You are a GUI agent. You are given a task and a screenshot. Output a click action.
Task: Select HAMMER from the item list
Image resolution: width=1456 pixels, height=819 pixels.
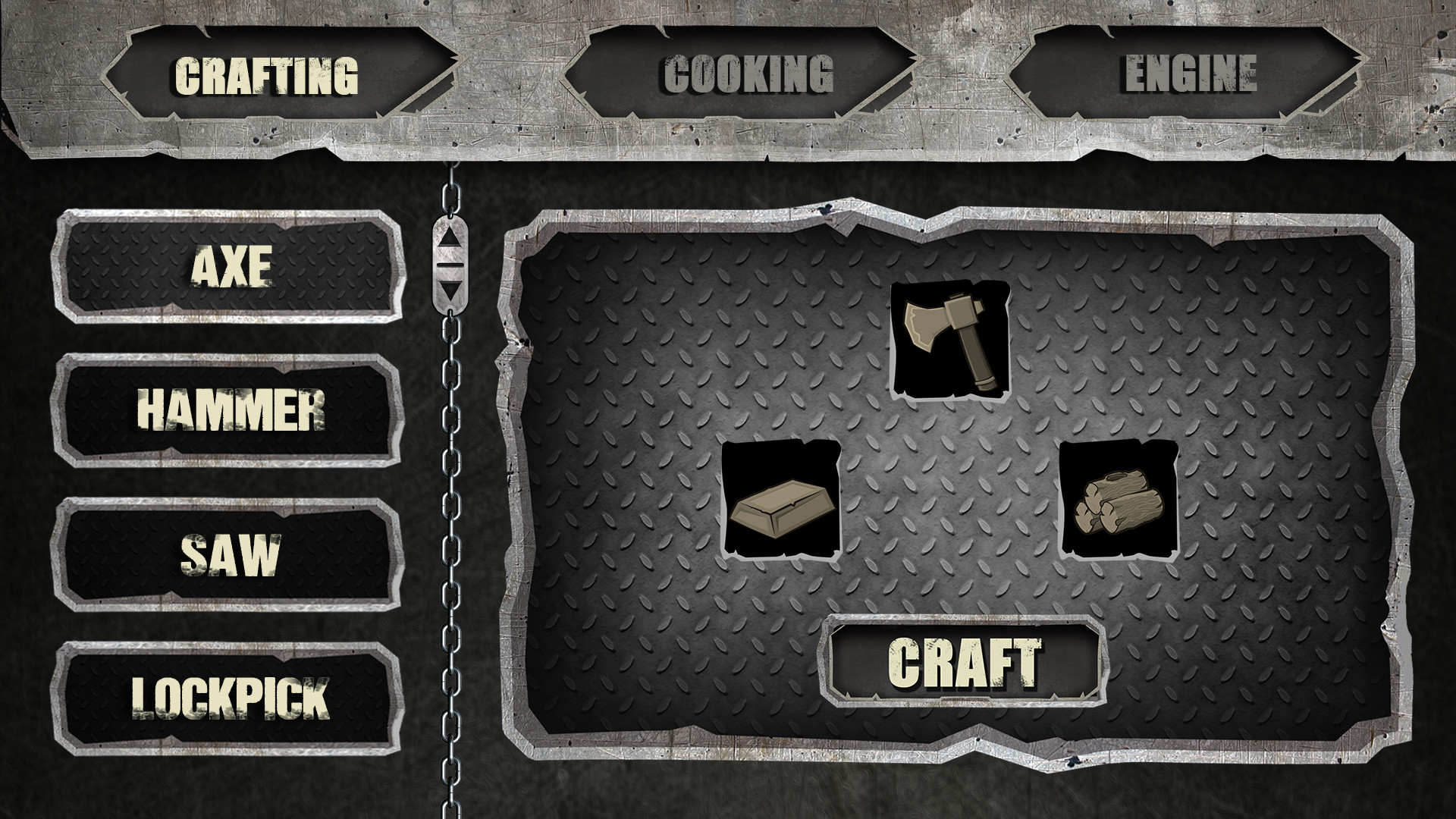point(233,410)
